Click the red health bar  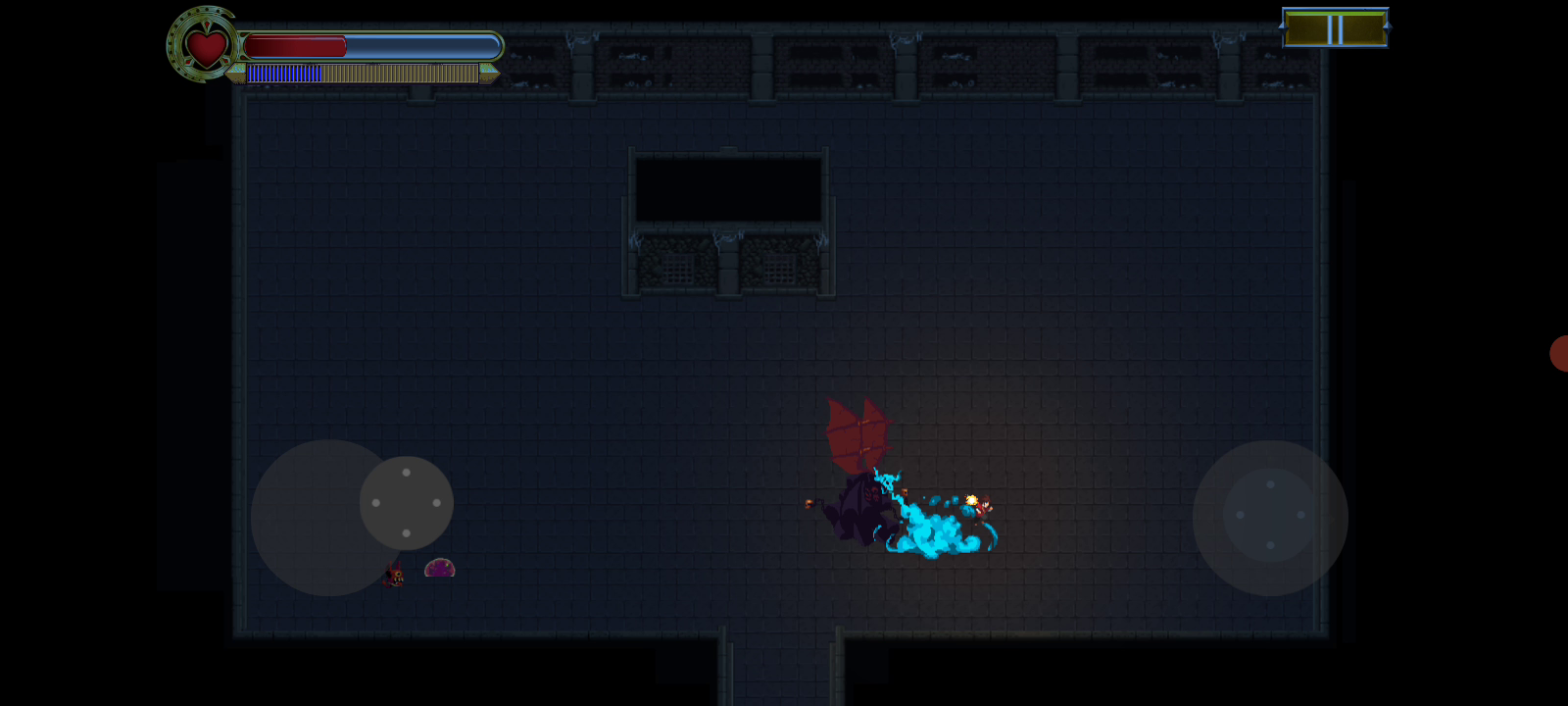294,45
